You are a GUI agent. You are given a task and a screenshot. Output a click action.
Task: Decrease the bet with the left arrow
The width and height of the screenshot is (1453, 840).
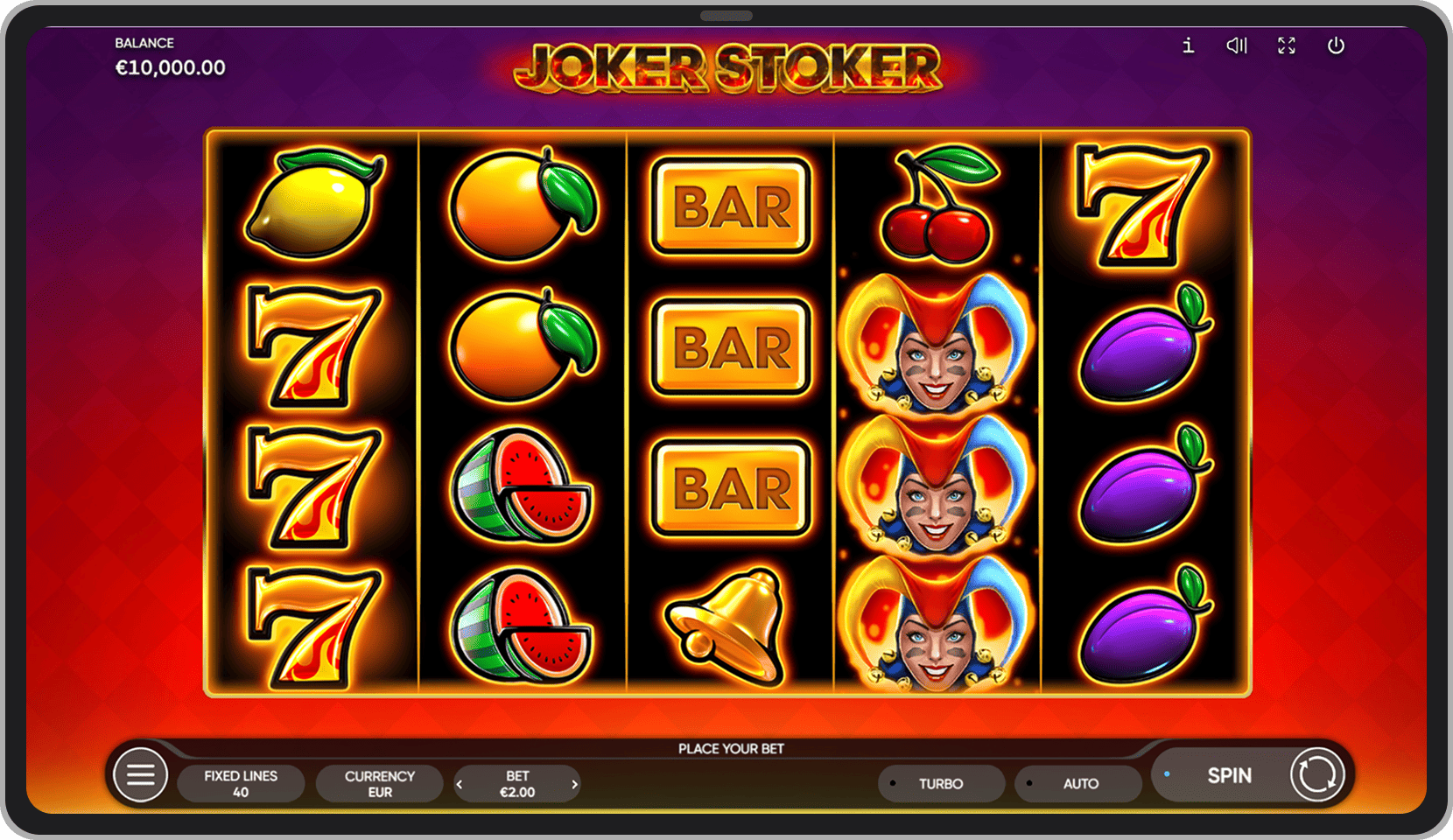(x=460, y=784)
